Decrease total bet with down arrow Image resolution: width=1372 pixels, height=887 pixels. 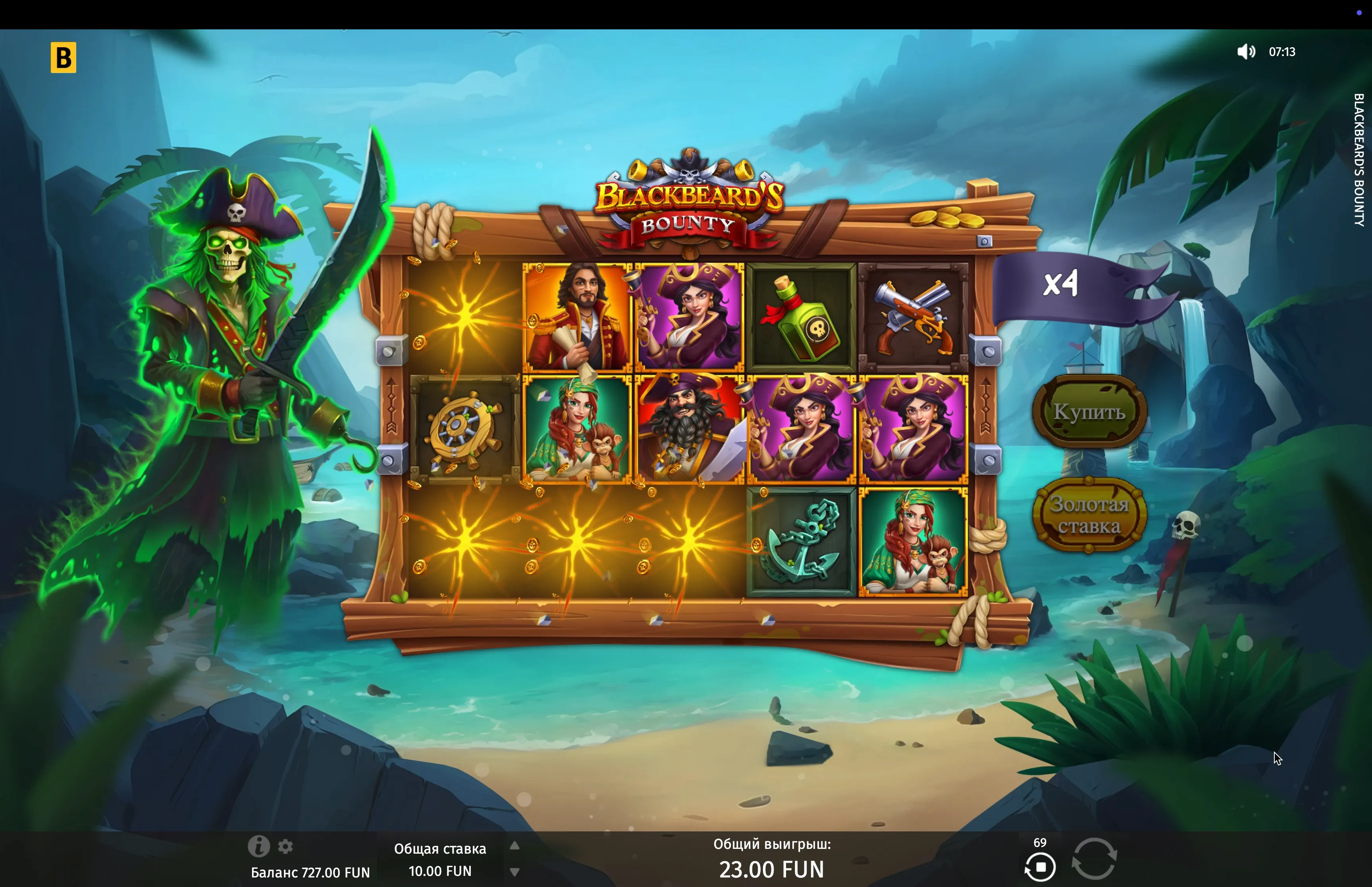(515, 872)
